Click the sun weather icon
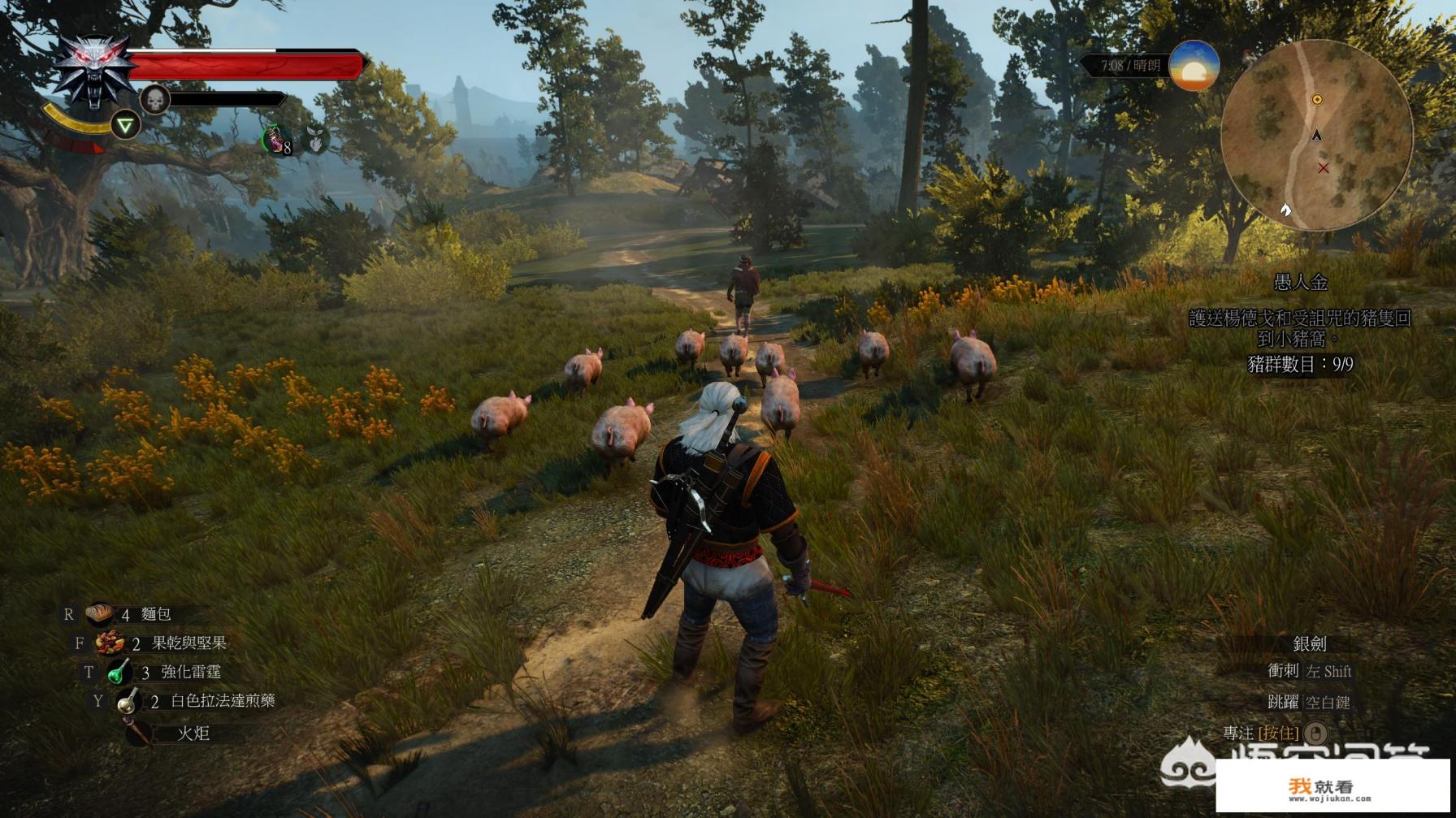Viewport: 1456px width, 818px height. point(1194,66)
